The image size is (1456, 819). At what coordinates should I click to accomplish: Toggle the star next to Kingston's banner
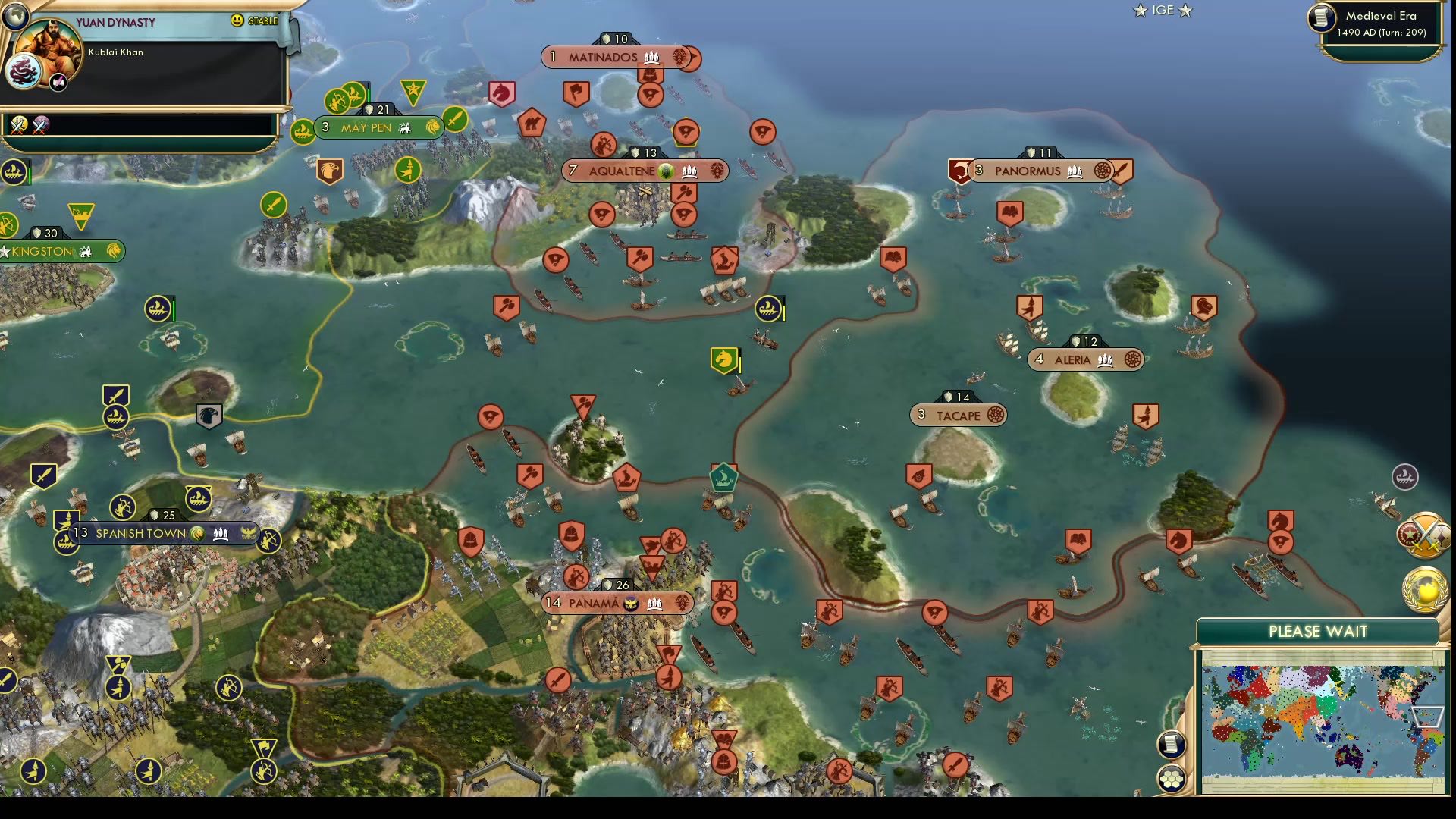pos(6,251)
